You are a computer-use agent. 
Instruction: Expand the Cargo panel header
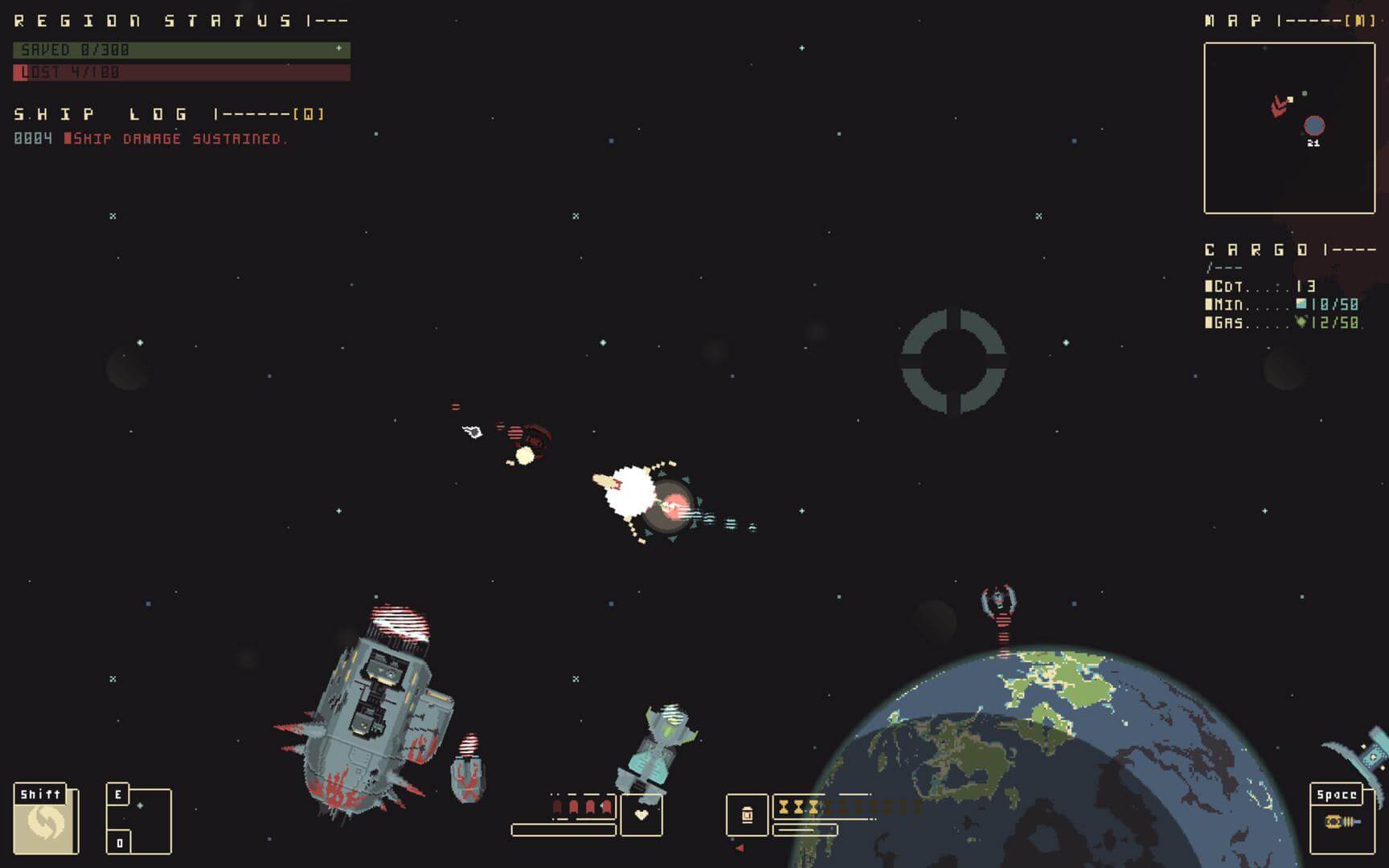point(1290,250)
